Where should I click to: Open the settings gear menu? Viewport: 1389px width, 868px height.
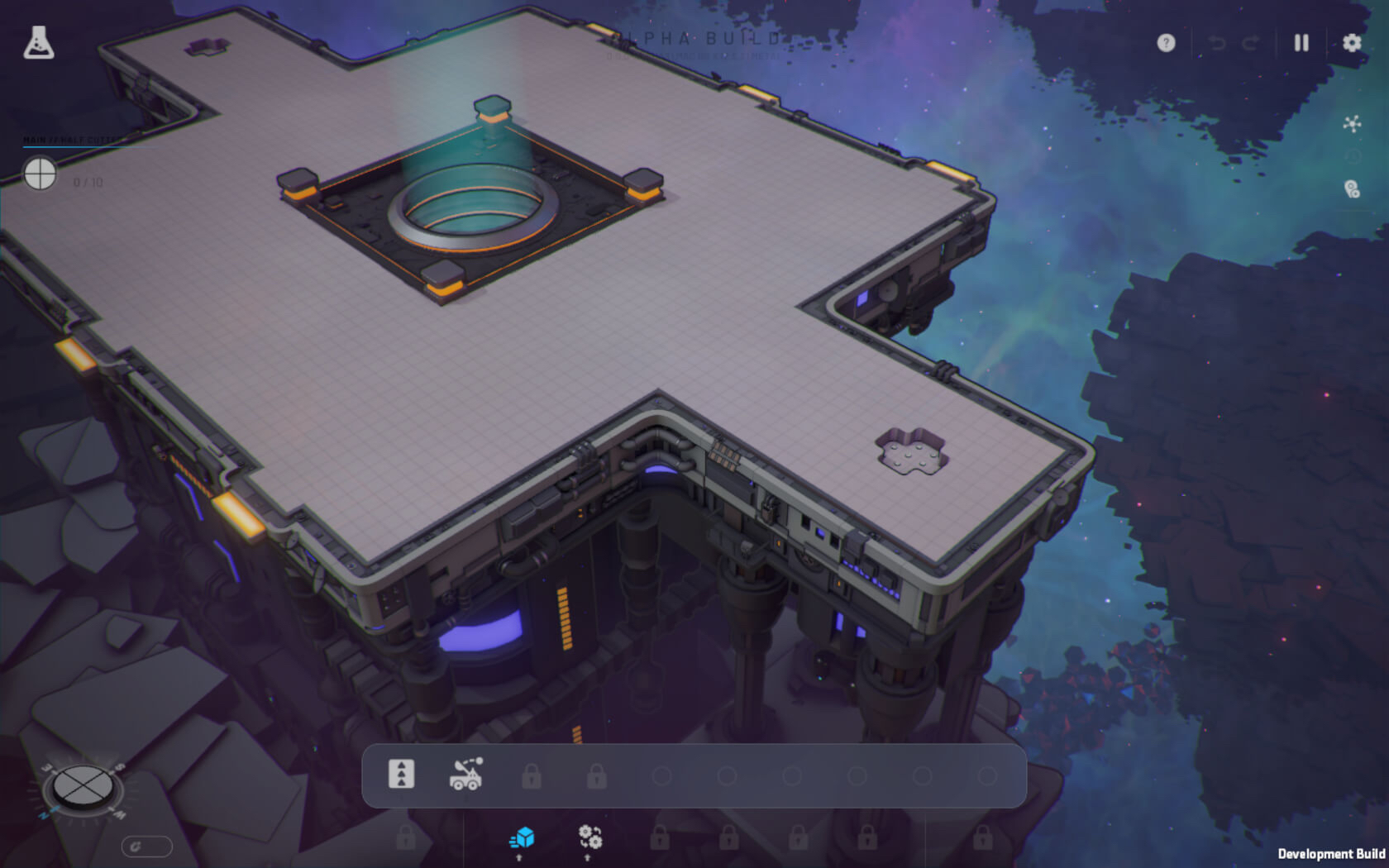coord(1352,43)
